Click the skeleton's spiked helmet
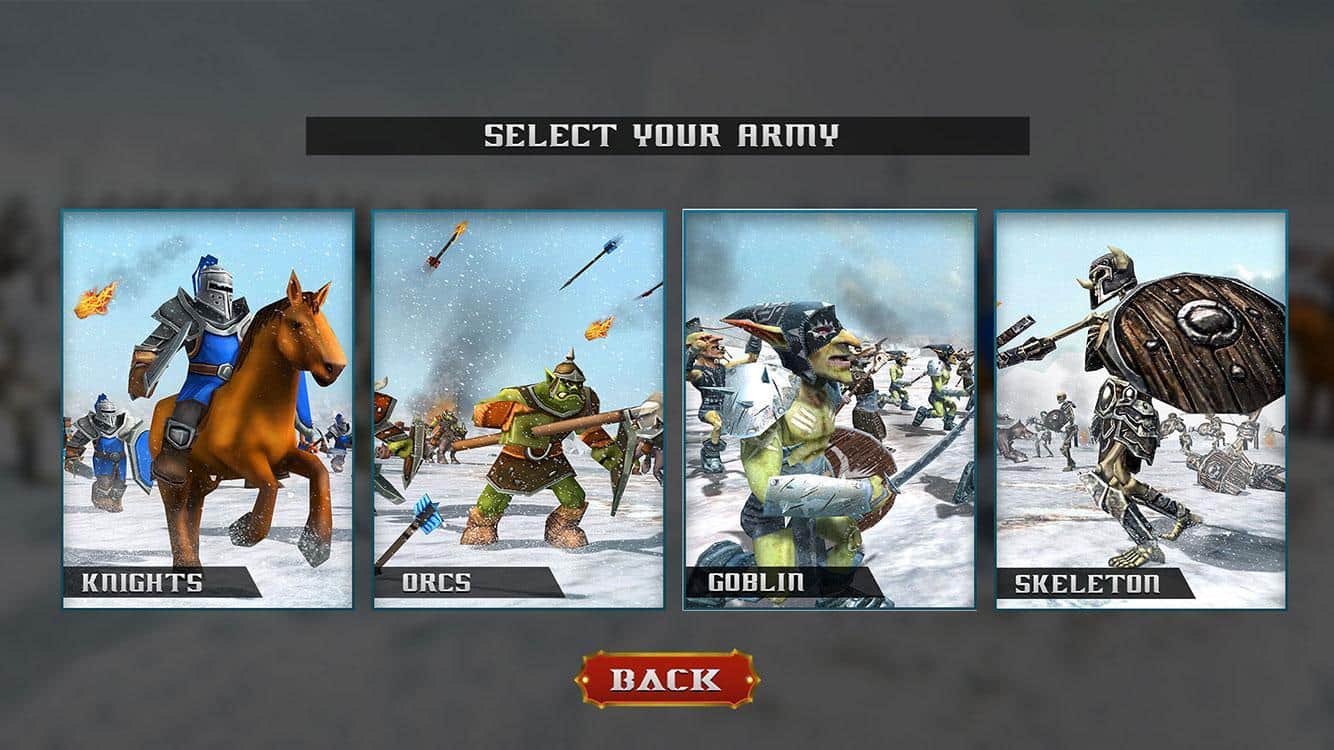 point(1108,275)
